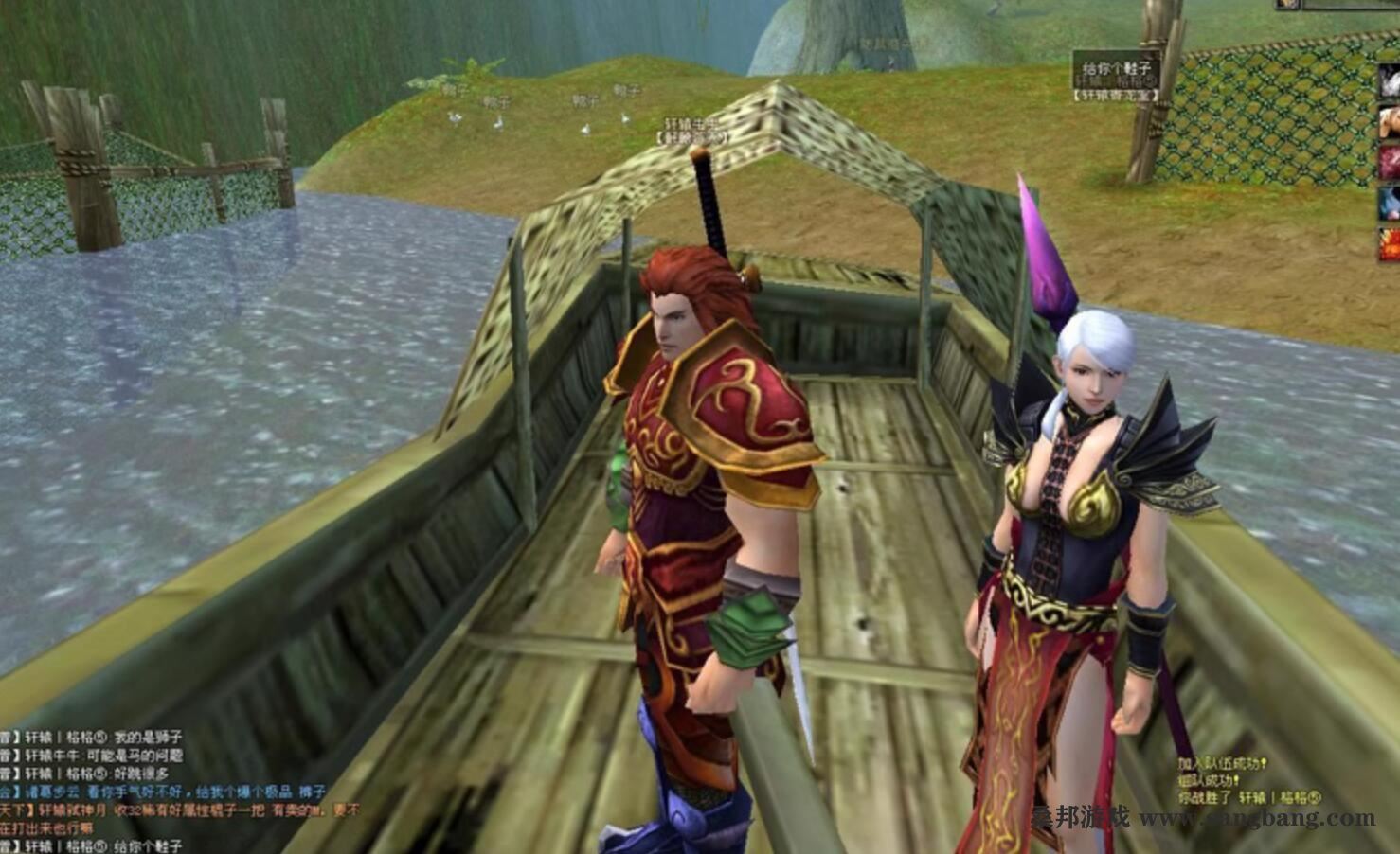Viewport: 1400px width, 854px height.
Task: Select the blue skill icon
Action: tap(1391, 203)
